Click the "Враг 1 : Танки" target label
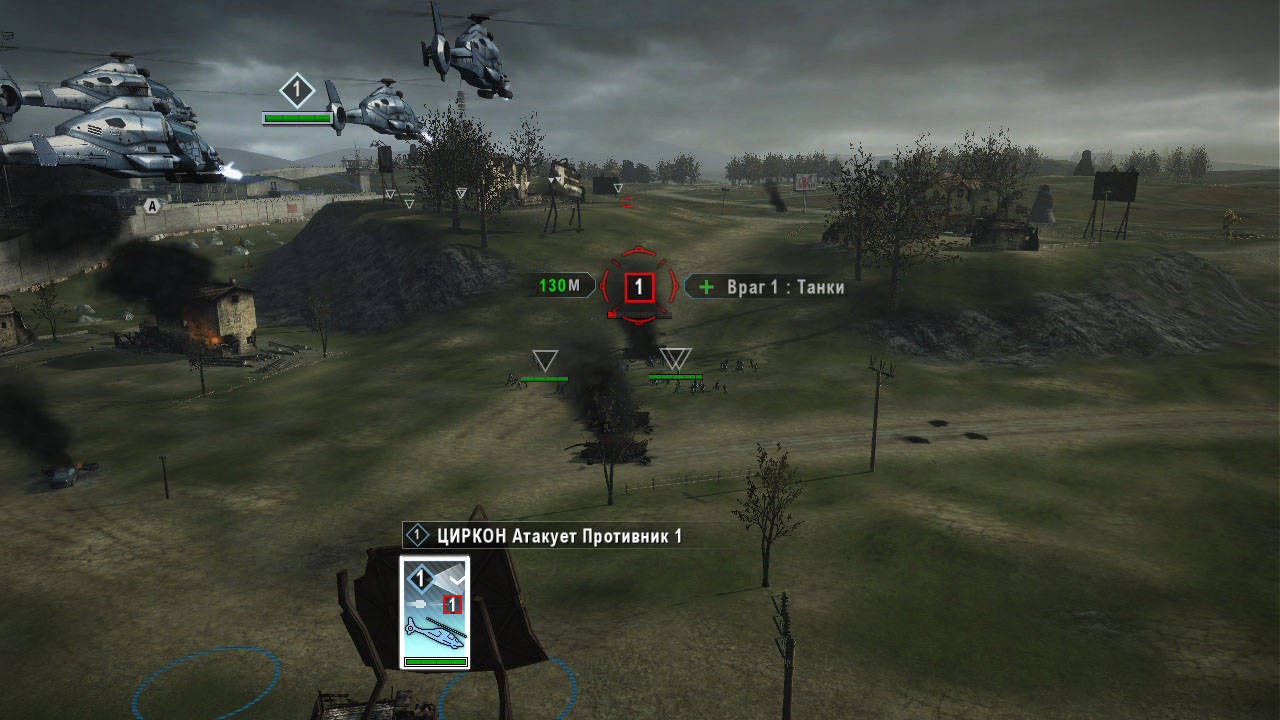Screen dimensions: 1280x720 (766, 287)
